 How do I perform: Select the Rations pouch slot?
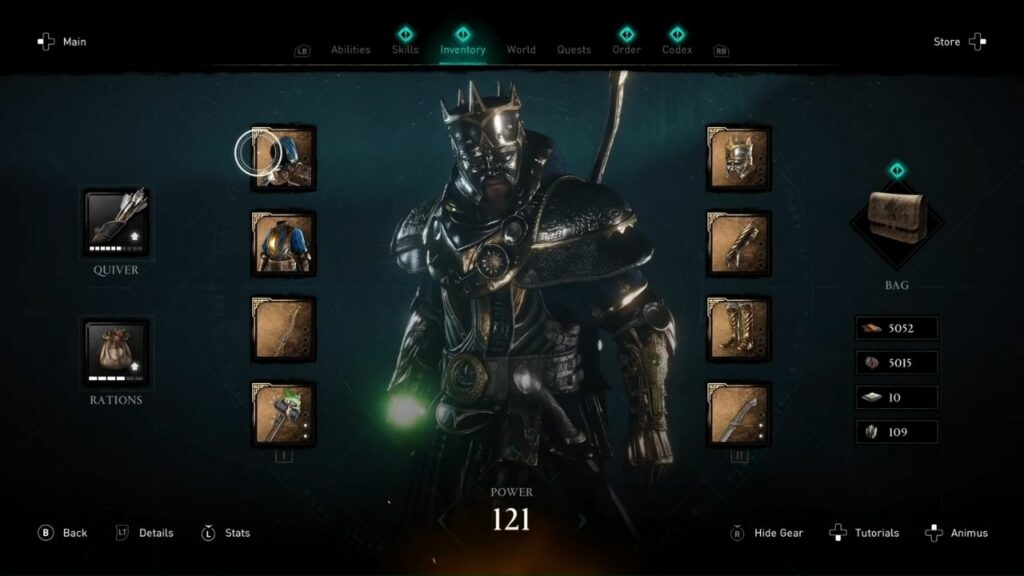pyautogui.click(x=117, y=352)
